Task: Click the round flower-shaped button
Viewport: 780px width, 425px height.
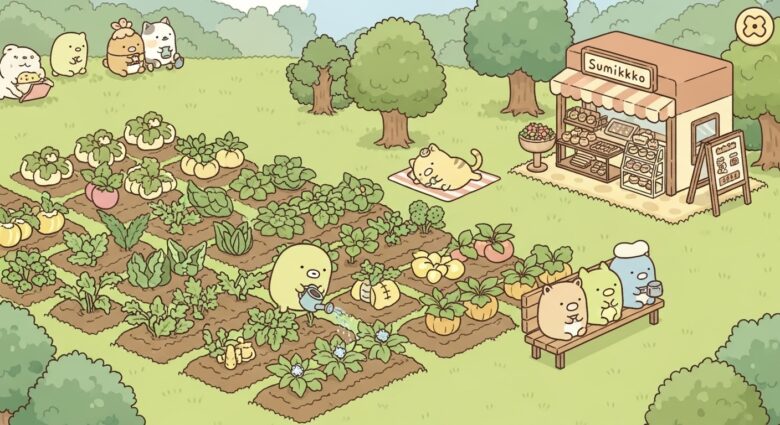Action: pos(752,26)
